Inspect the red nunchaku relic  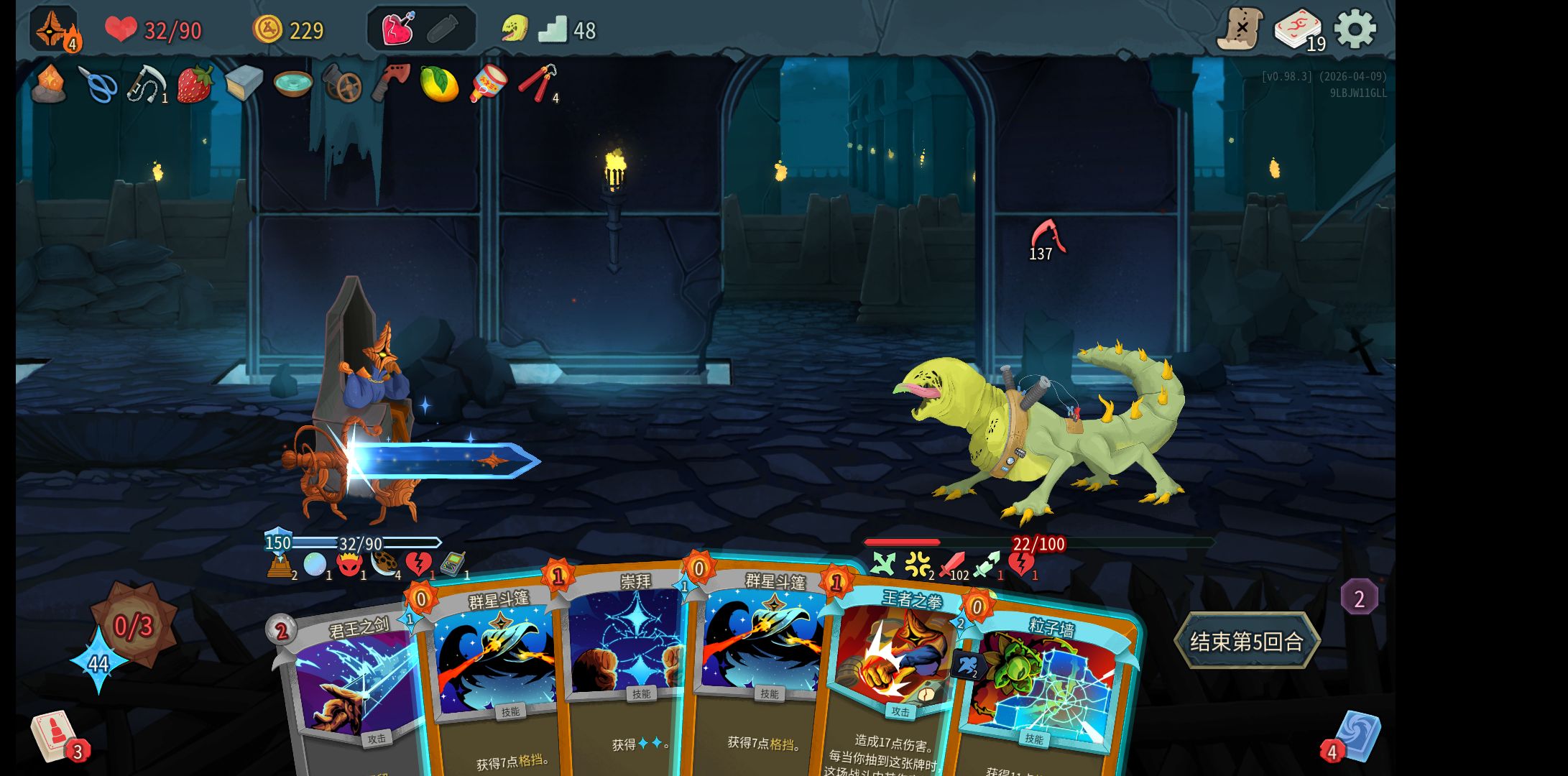tap(535, 83)
